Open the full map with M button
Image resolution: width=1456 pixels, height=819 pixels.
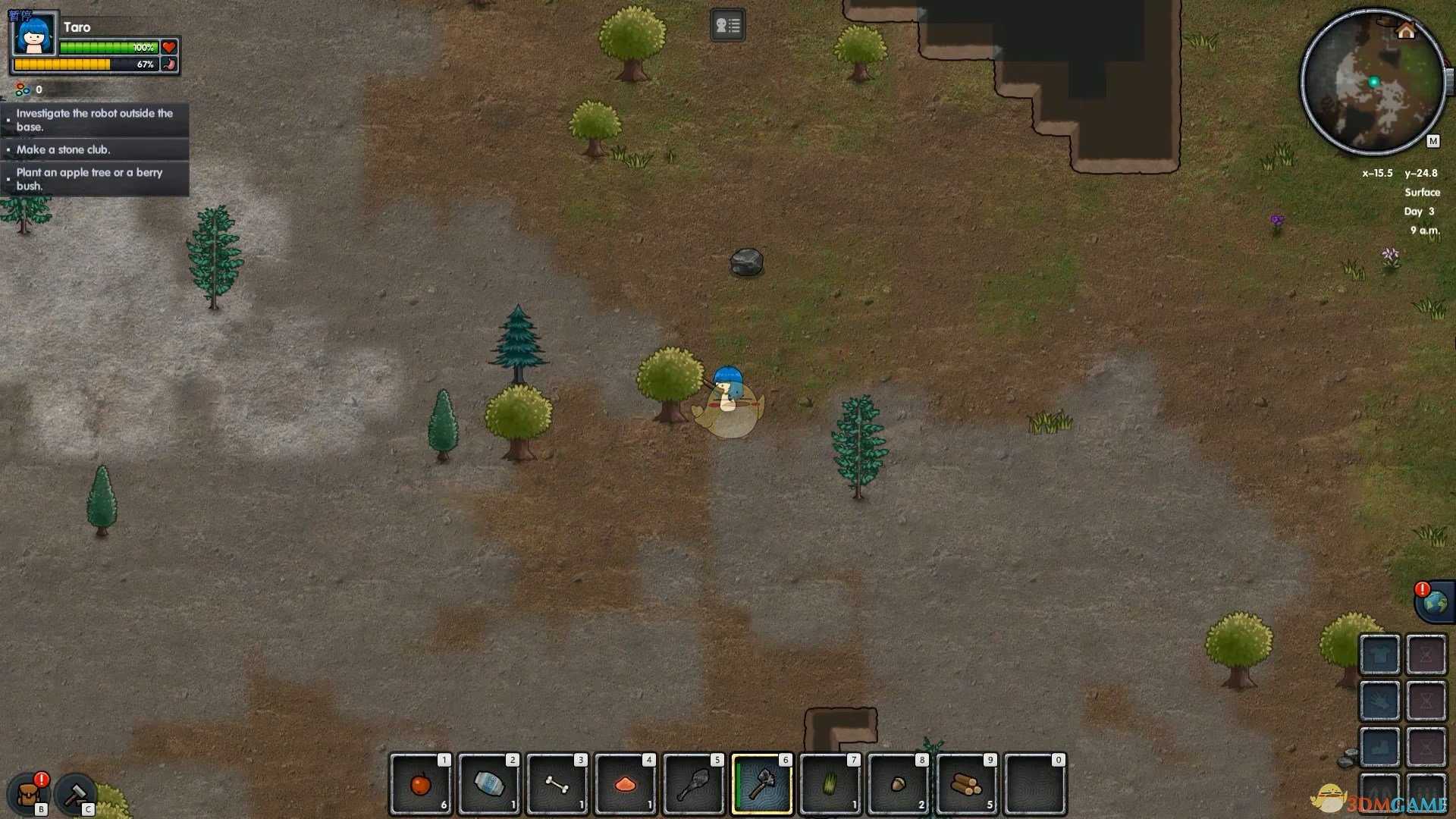point(1432,141)
